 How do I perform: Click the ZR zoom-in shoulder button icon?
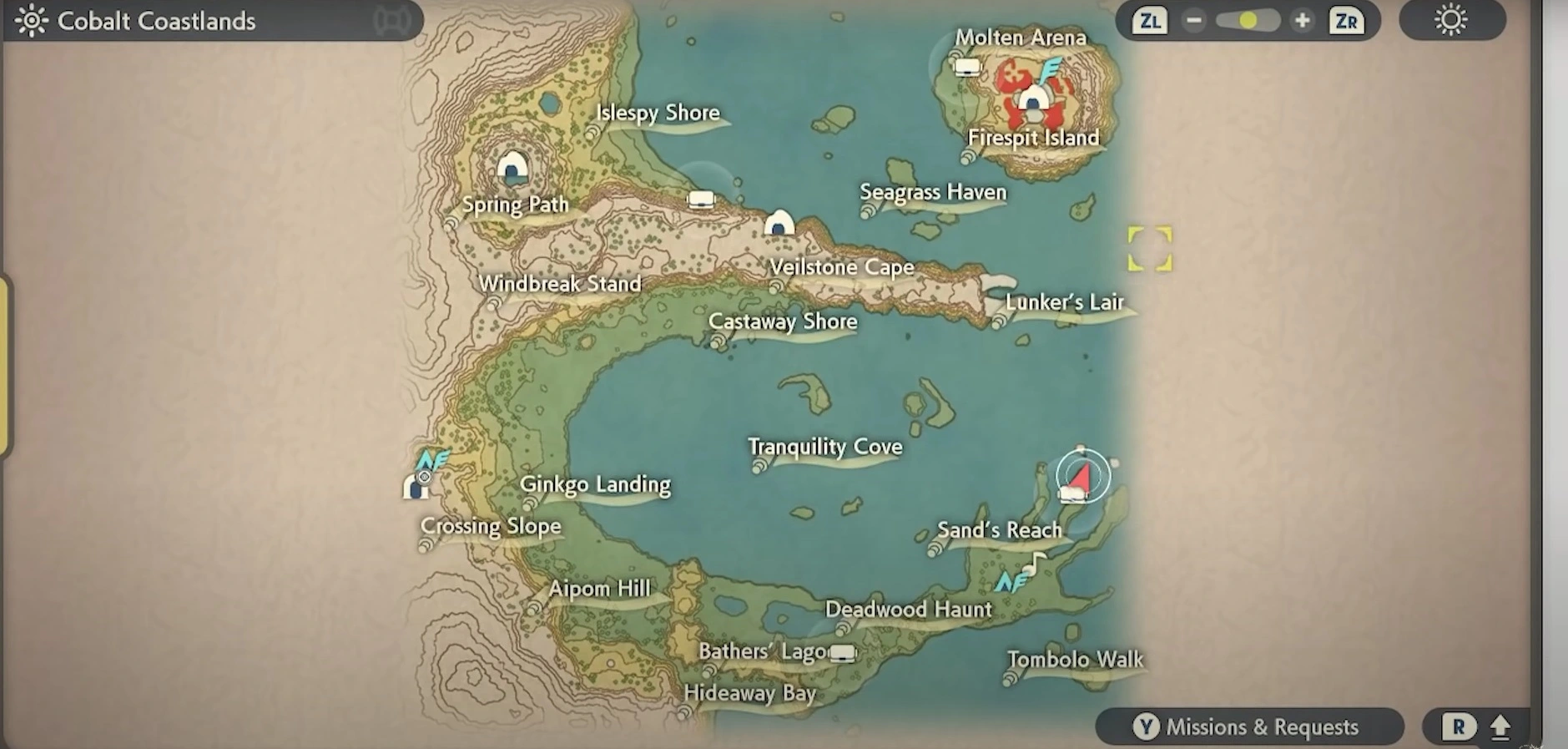click(1346, 20)
